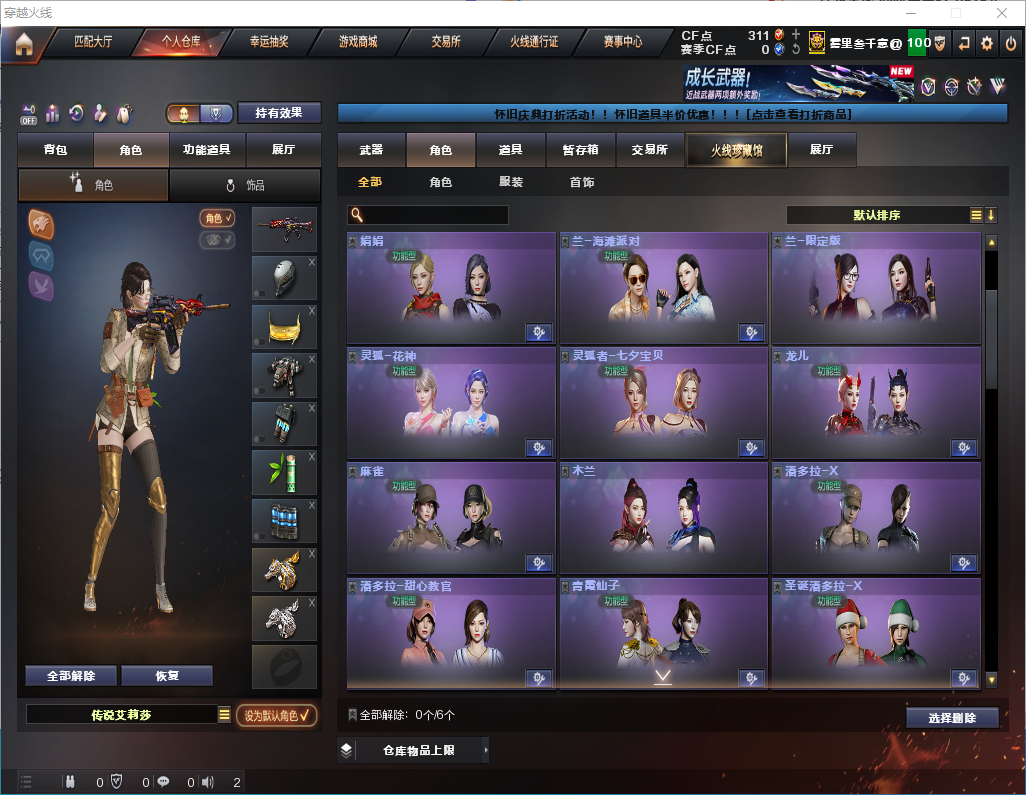1026x795 pixels.
Task: Open the 幸运抽奖 lucky draw page
Action: click(269, 42)
